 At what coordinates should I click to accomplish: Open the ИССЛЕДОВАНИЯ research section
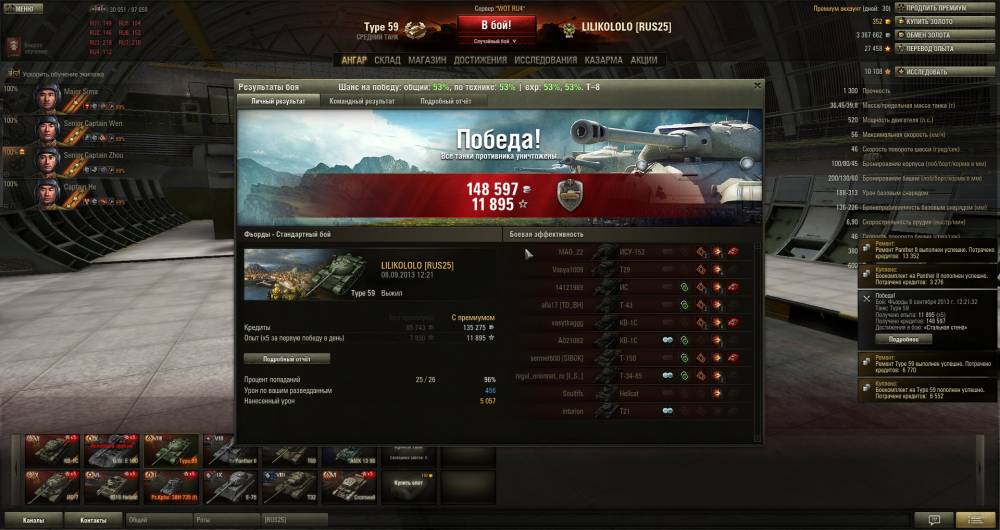click(545, 60)
